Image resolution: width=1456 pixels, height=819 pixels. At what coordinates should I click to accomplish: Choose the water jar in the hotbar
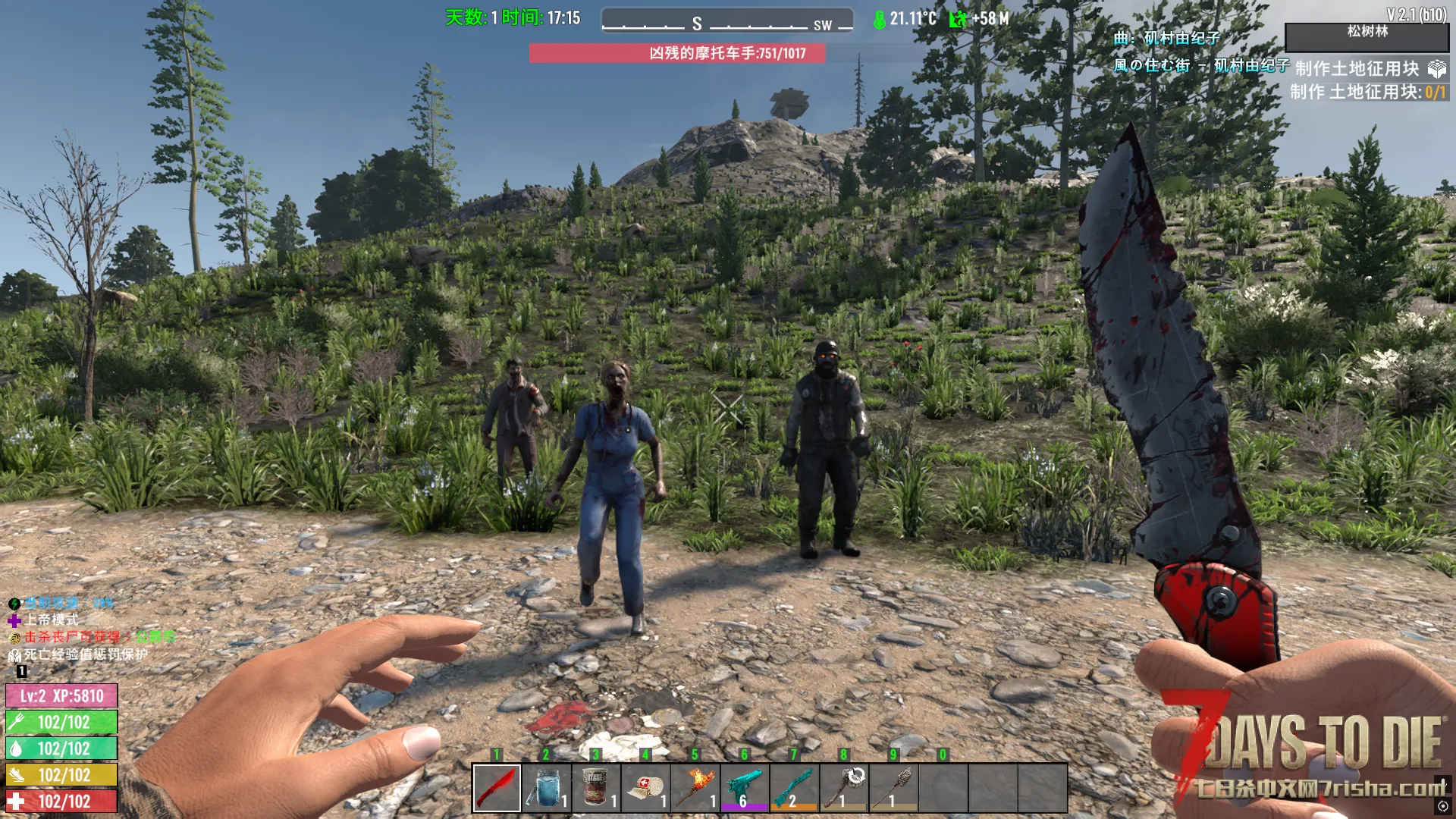(546, 788)
